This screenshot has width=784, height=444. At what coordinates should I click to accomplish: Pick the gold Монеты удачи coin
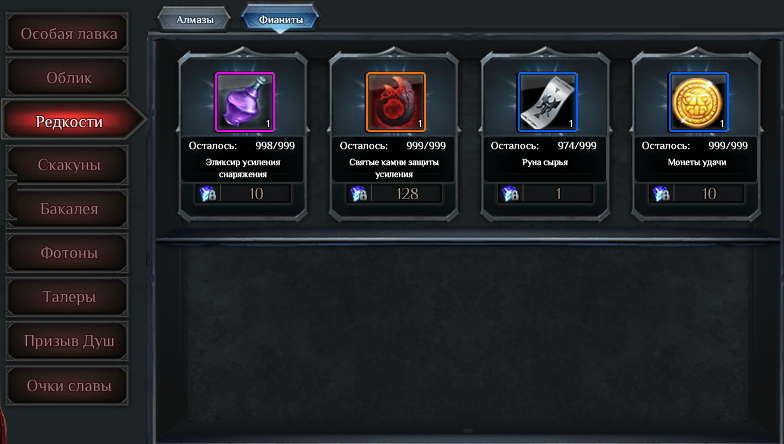[698, 101]
